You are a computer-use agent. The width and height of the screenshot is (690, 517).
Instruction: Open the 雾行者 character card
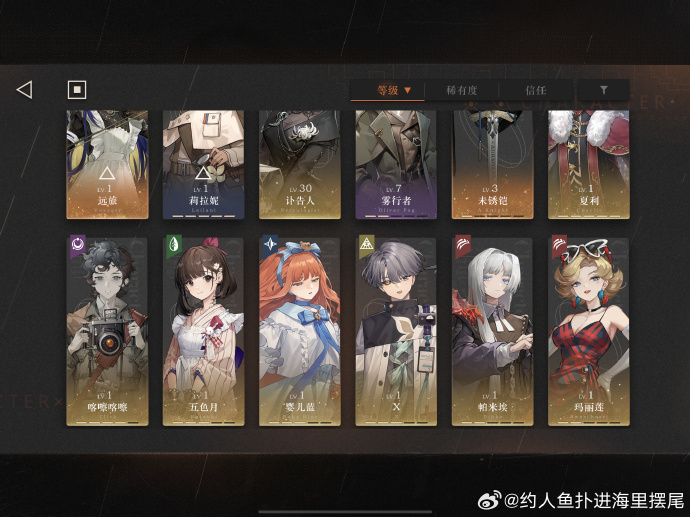tap(396, 165)
